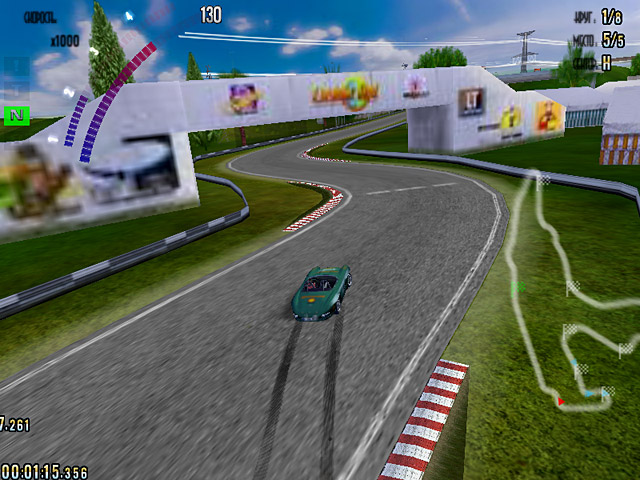Select the green opponent marker on the minimap
This screenshot has width=640, height=480.
click(518, 287)
